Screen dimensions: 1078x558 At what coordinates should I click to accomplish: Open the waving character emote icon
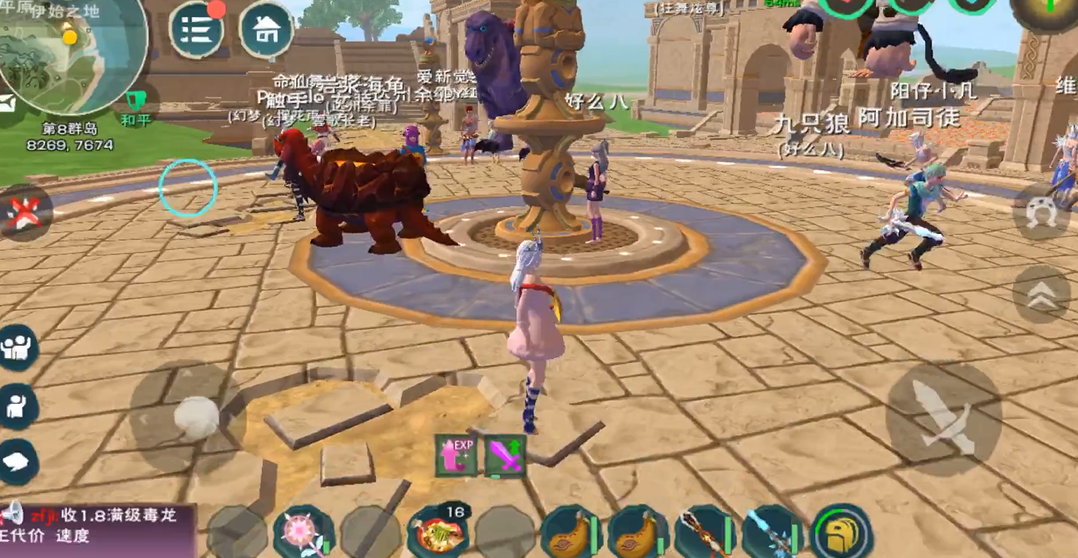[18, 405]
